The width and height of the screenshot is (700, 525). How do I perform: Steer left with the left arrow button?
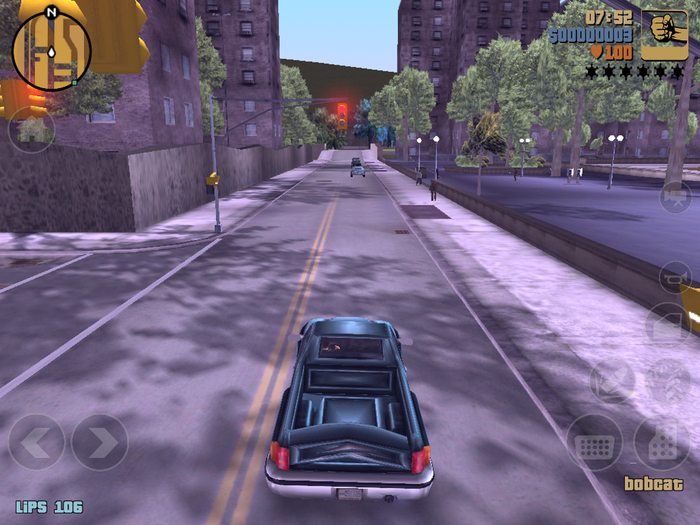tap(37, 442)
